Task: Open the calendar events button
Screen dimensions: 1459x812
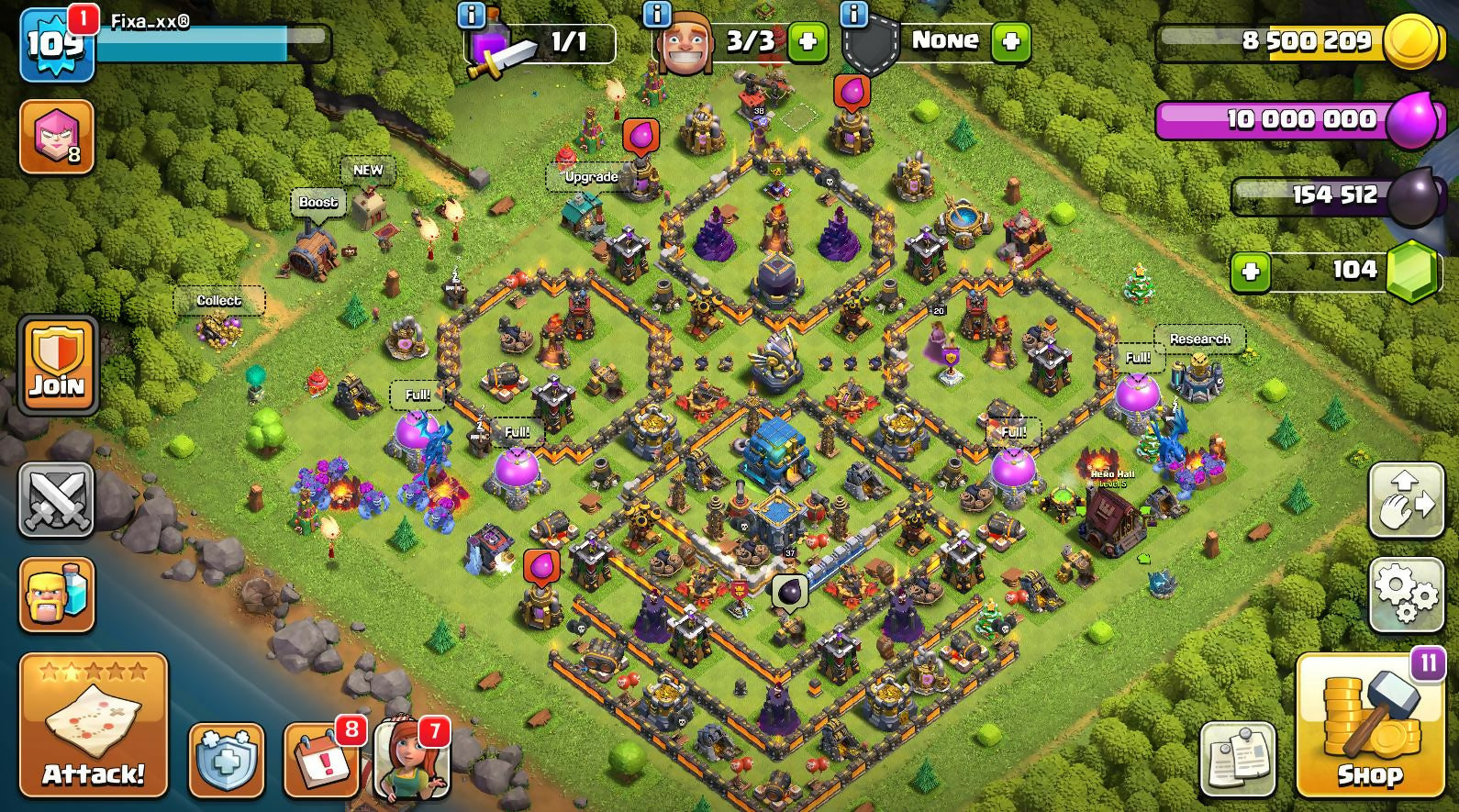Action: coord(320,761)
